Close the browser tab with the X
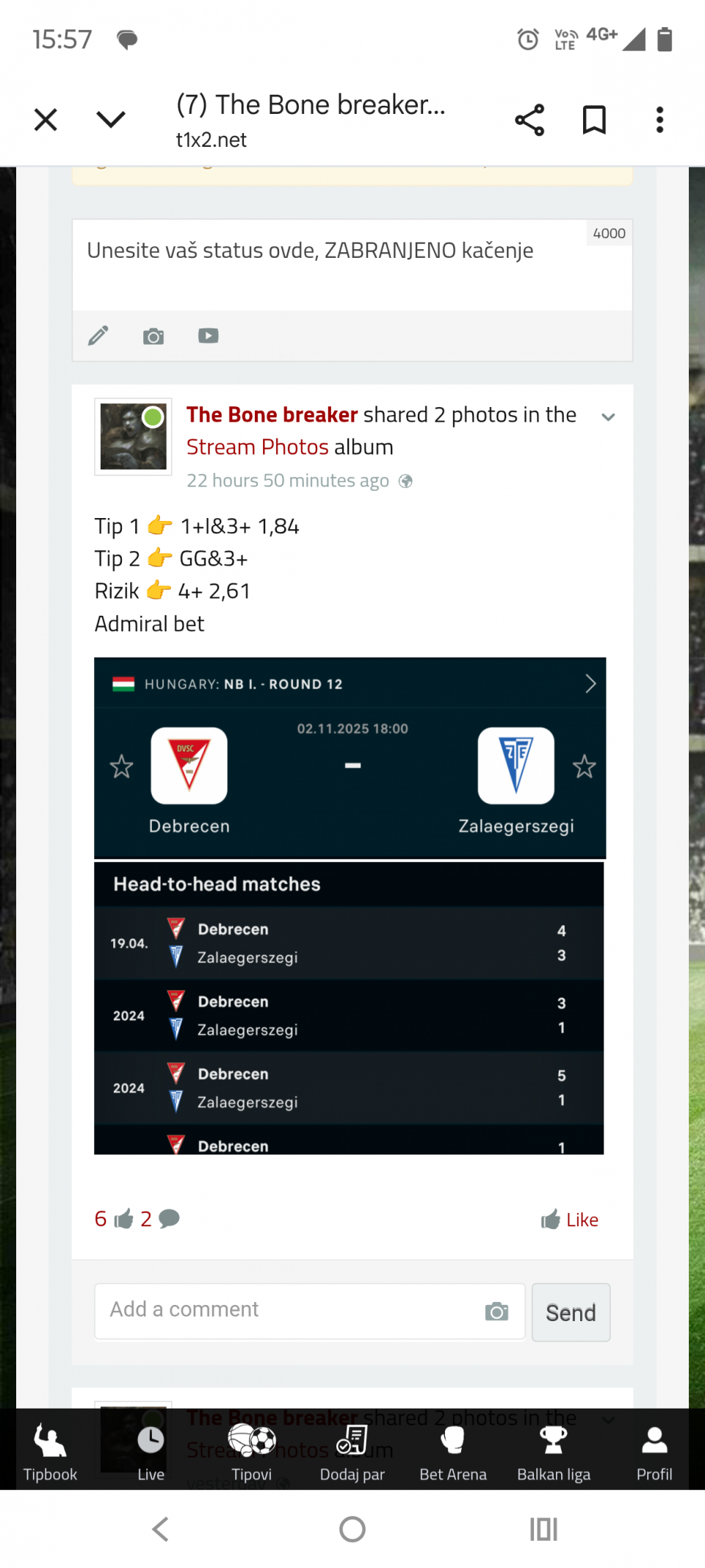Screen dimensions: 705x1568 click(46, 120)
